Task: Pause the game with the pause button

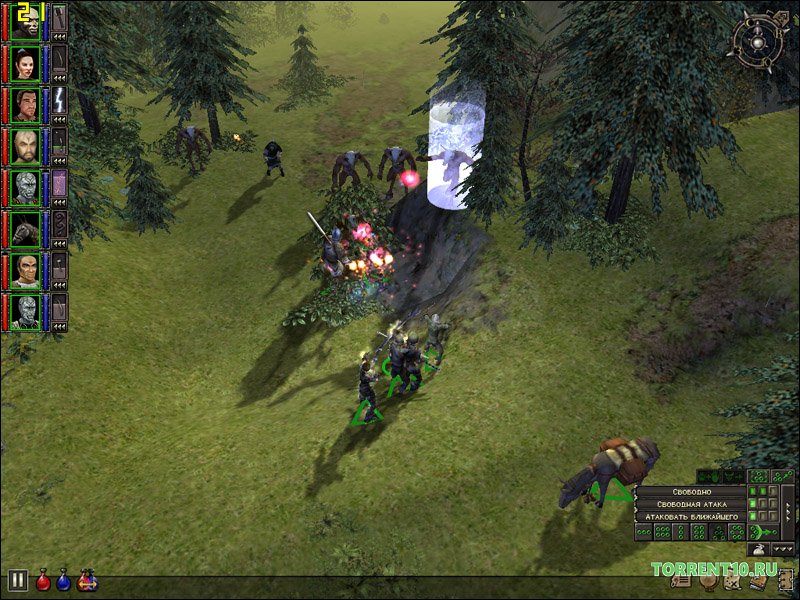Action: [x=17, y=580]
